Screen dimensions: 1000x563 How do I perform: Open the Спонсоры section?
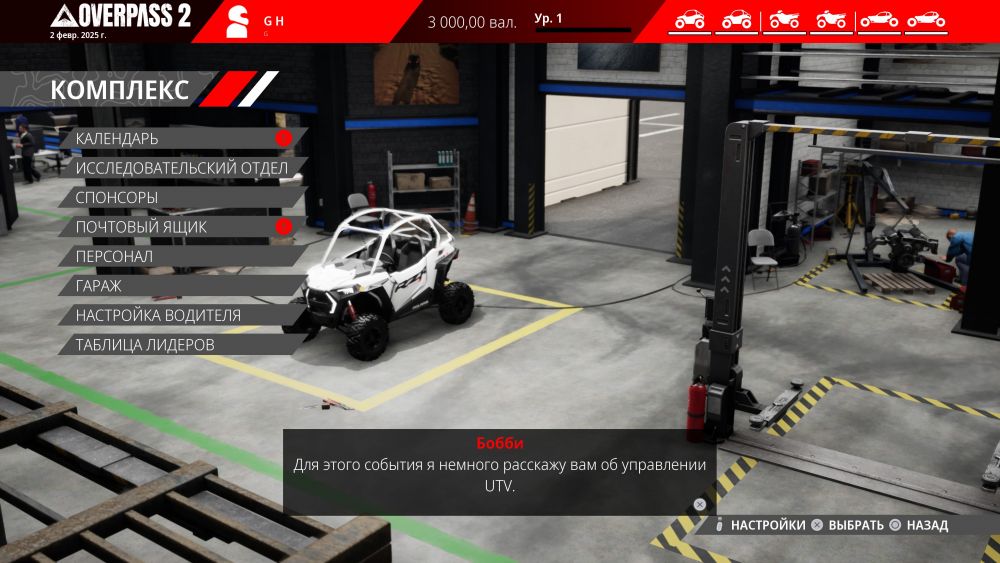(117, 198)
